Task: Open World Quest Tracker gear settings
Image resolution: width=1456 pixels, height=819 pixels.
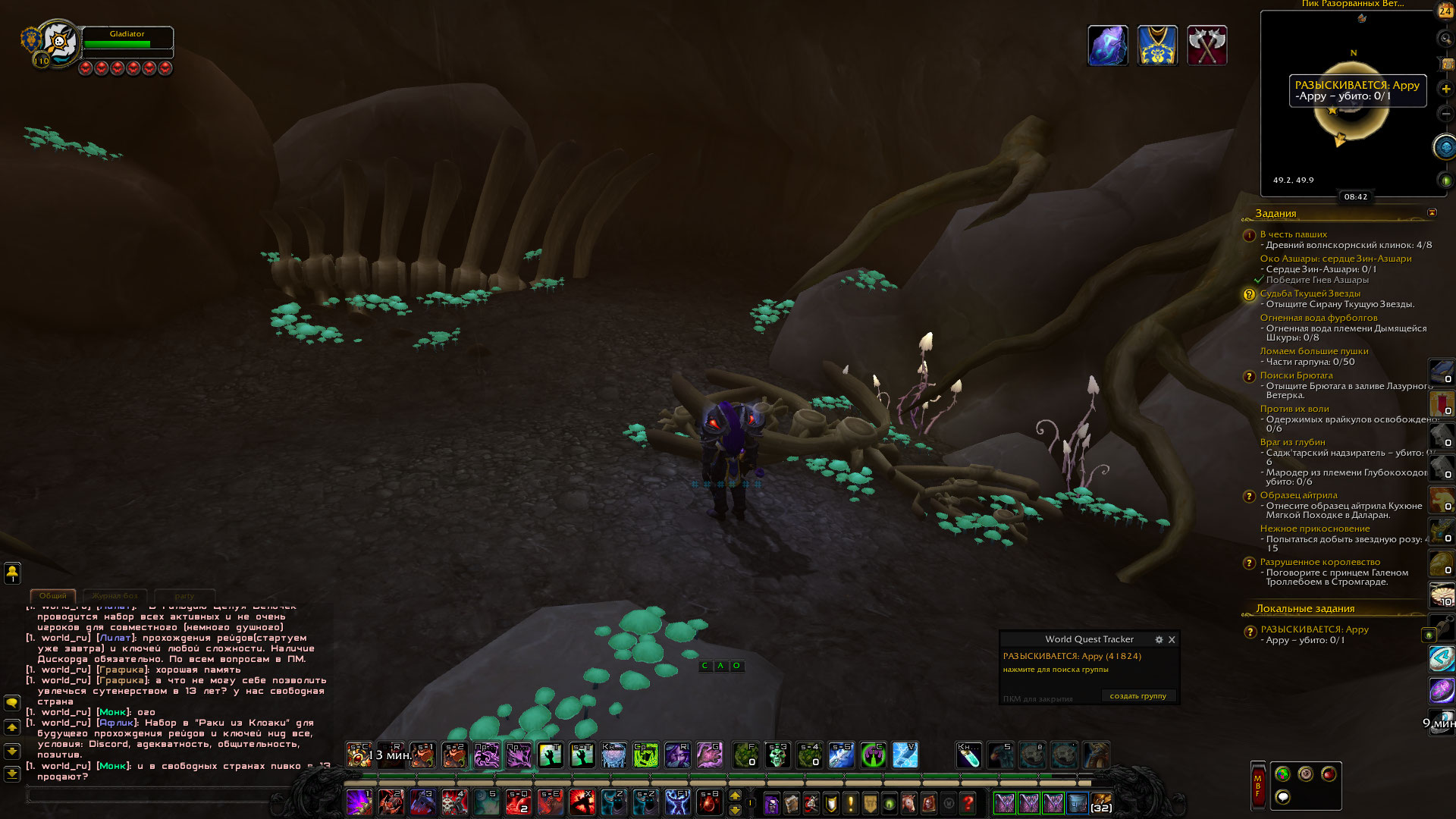Action: tap(1159, 640)
